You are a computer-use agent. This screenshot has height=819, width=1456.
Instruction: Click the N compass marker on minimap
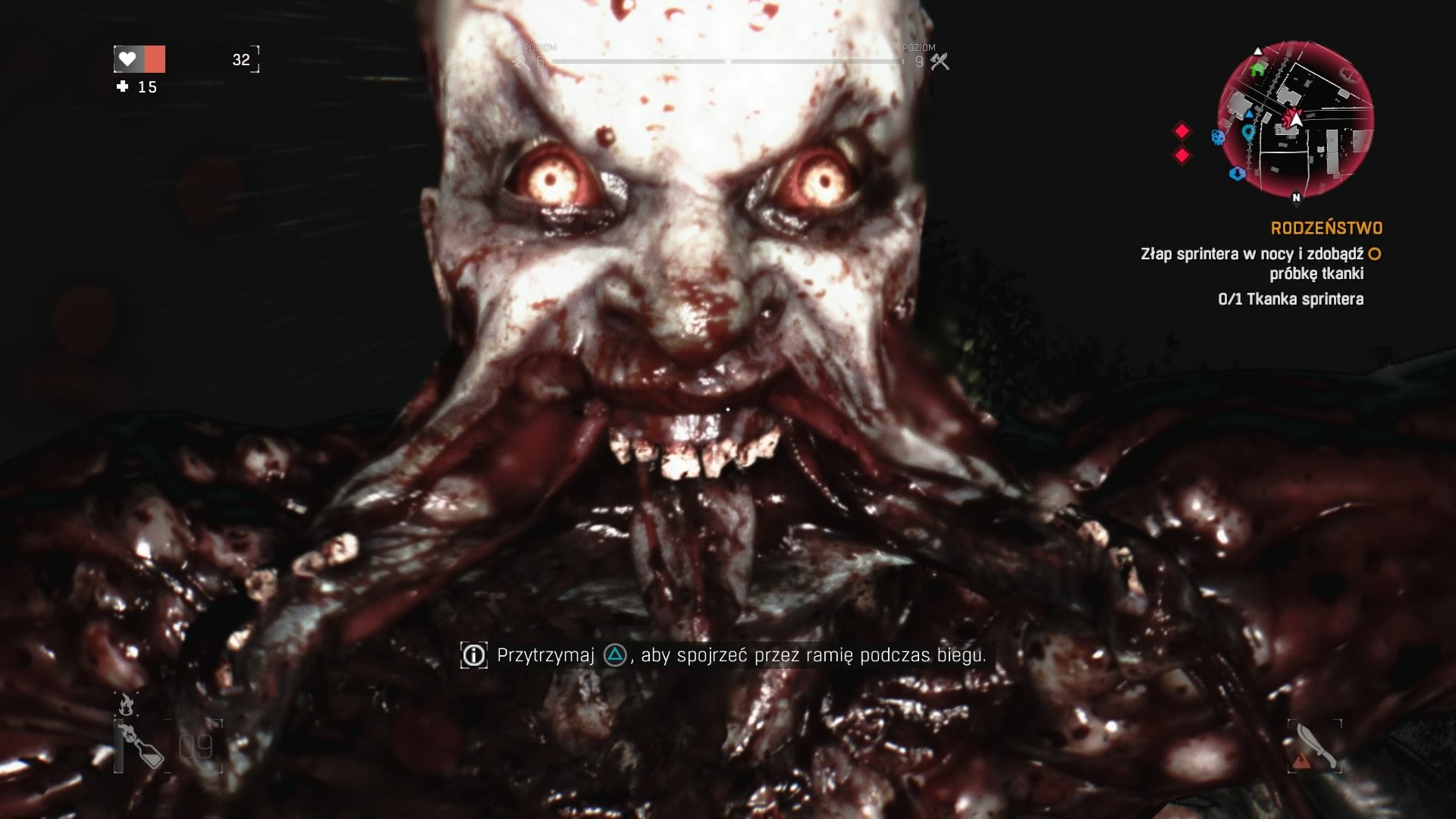(x=1297, y=198)
